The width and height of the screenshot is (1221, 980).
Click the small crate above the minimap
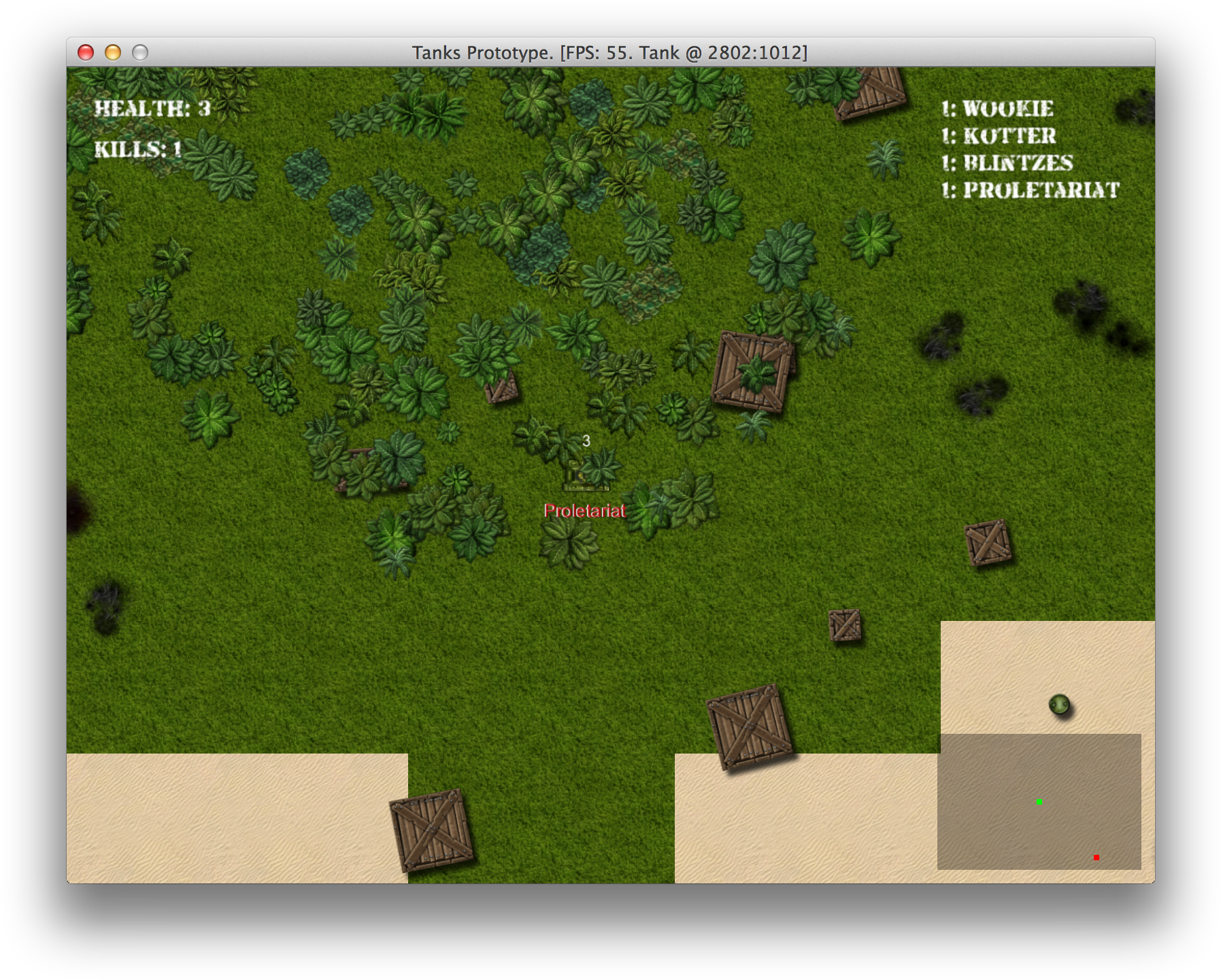[846, 627]
